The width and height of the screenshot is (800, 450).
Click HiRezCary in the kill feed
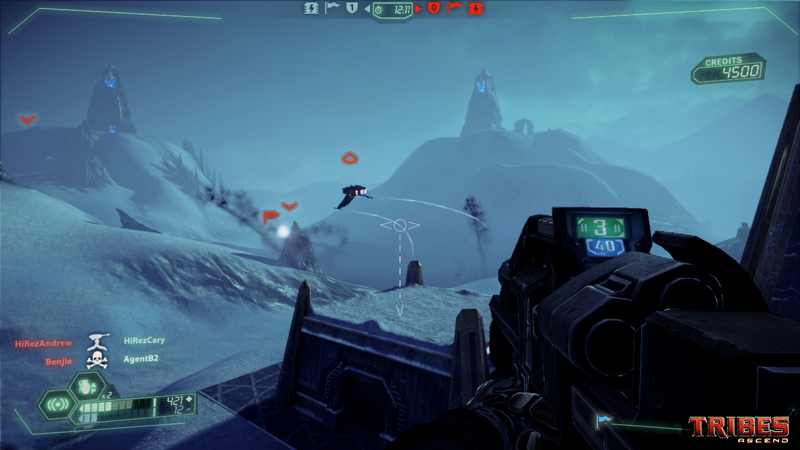[144, 340]
